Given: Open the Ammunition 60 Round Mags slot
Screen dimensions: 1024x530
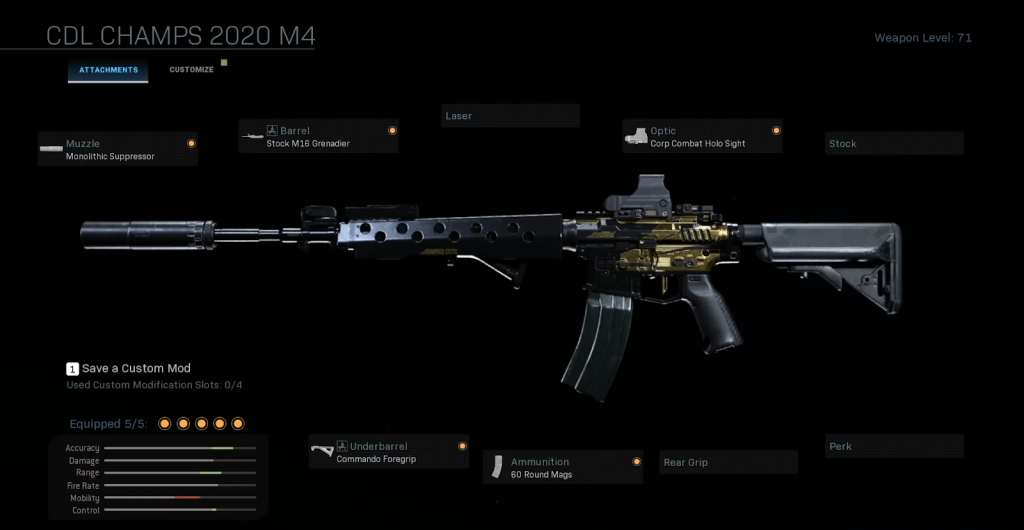Looking at the screenshot, I should [x=563, y=467].
